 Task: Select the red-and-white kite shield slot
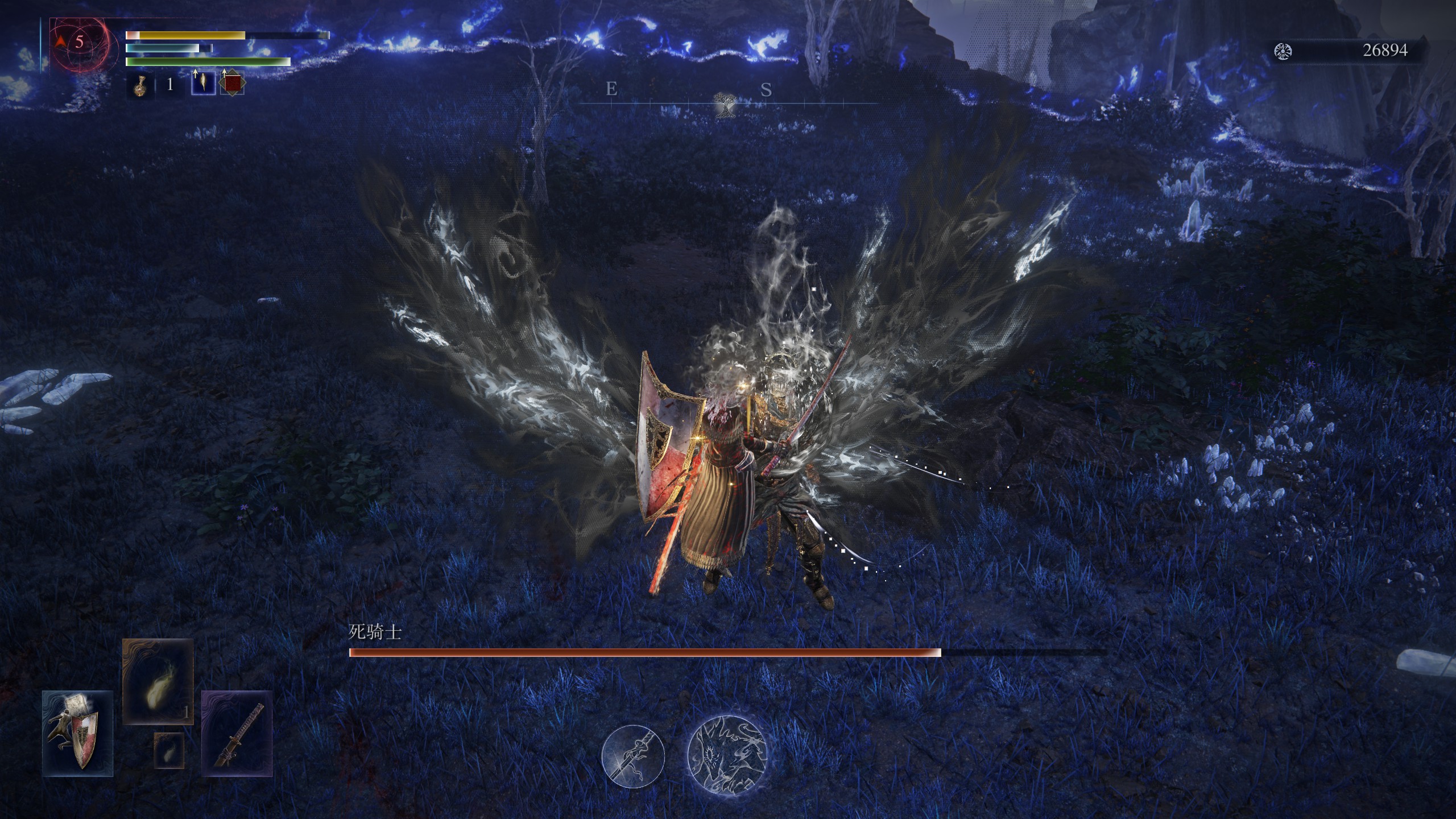[77, 733]
